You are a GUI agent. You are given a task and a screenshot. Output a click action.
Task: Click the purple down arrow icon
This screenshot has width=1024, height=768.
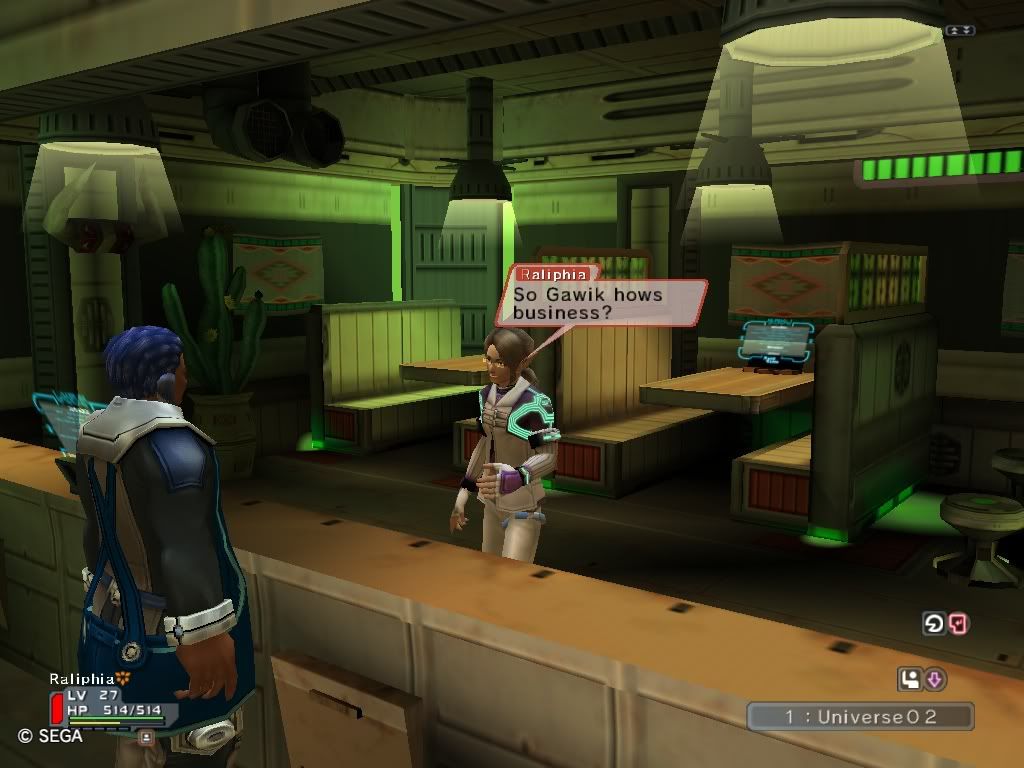point(935,680)
